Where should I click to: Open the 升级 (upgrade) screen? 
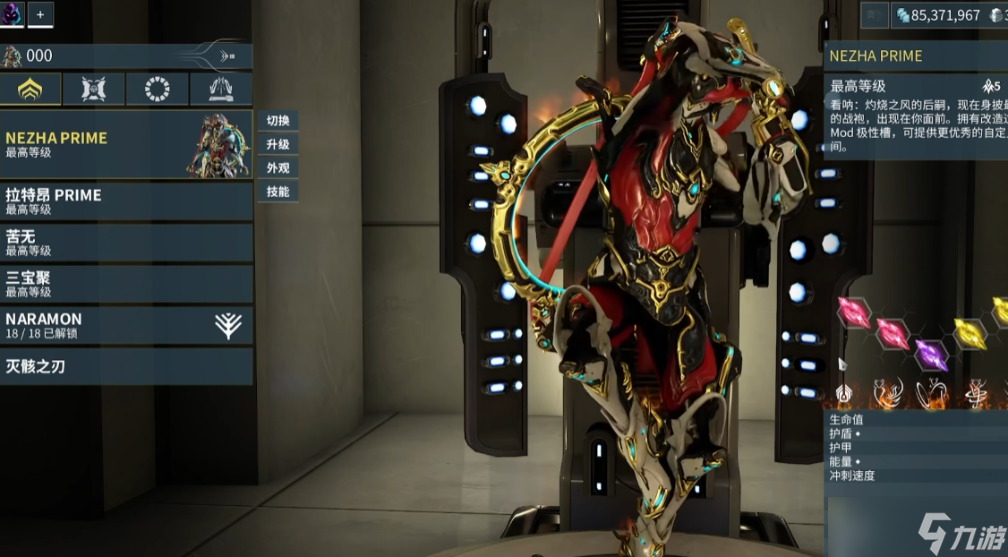tap(278, 145)
